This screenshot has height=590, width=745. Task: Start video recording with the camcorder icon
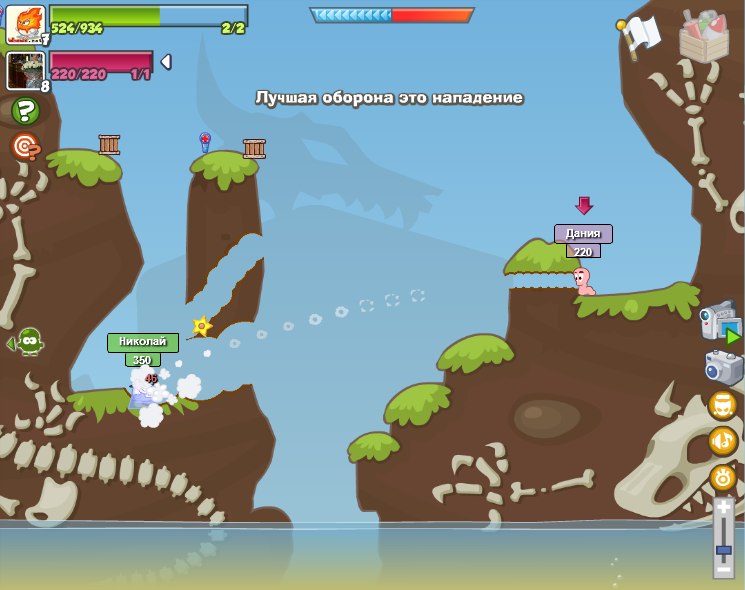pyautogui.click(x=720, y=322)
